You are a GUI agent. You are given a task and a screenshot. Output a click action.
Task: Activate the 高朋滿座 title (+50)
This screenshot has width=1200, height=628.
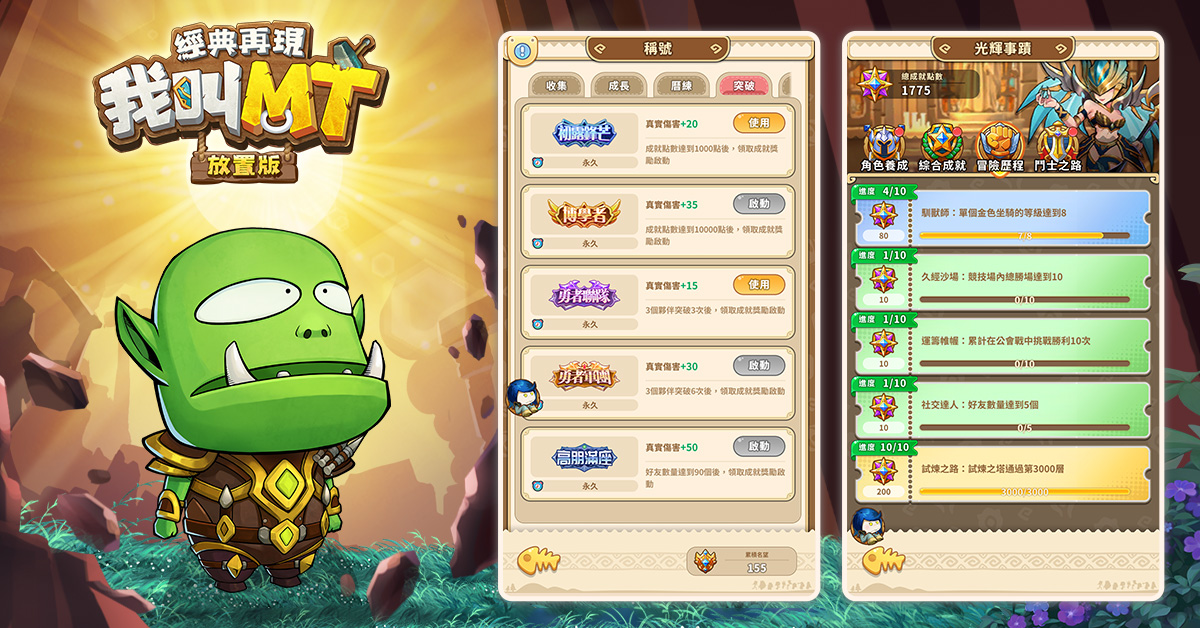click(759, 447)
